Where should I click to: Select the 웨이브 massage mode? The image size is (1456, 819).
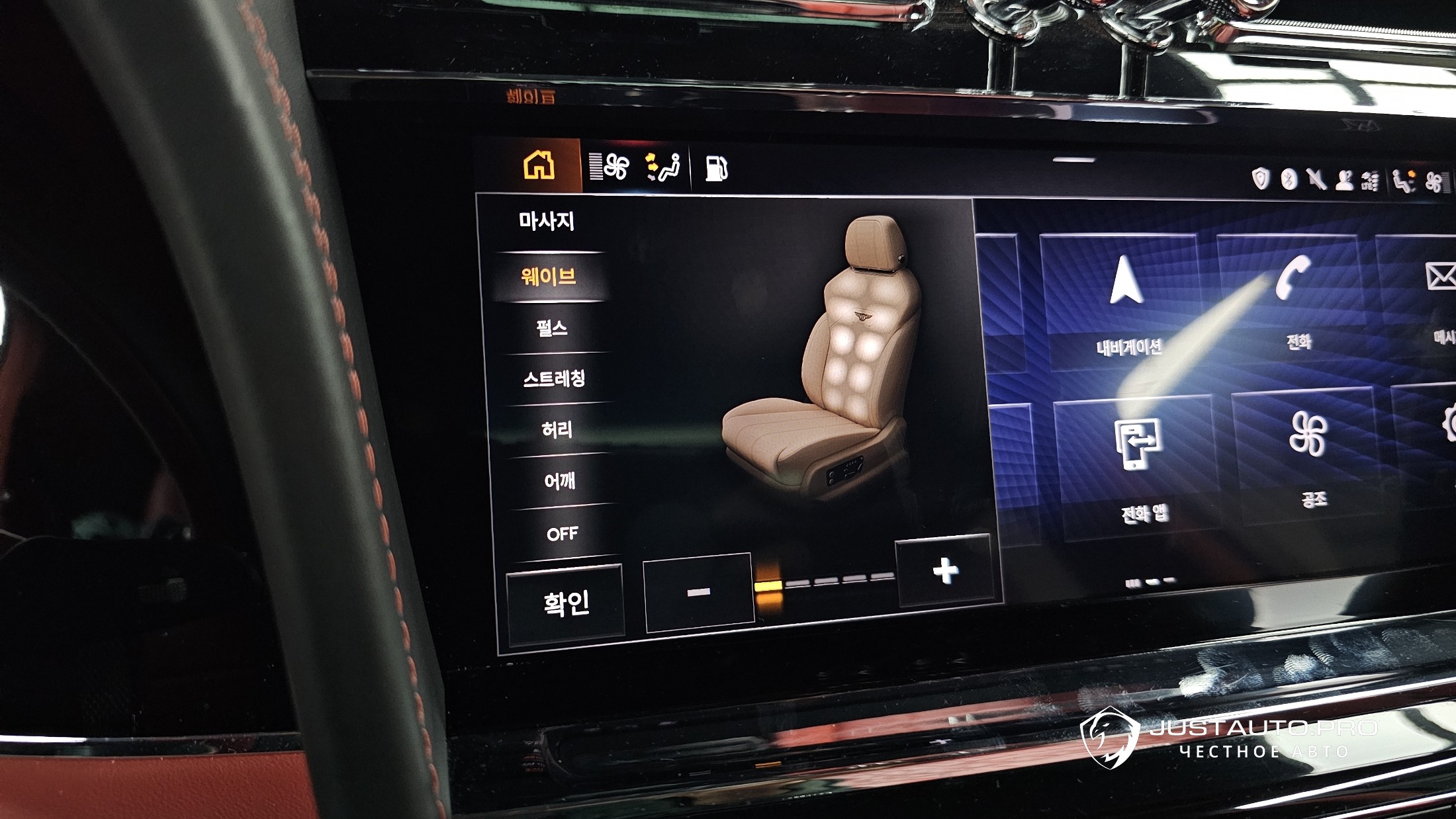pyautogui.click(x=549, y=277)
